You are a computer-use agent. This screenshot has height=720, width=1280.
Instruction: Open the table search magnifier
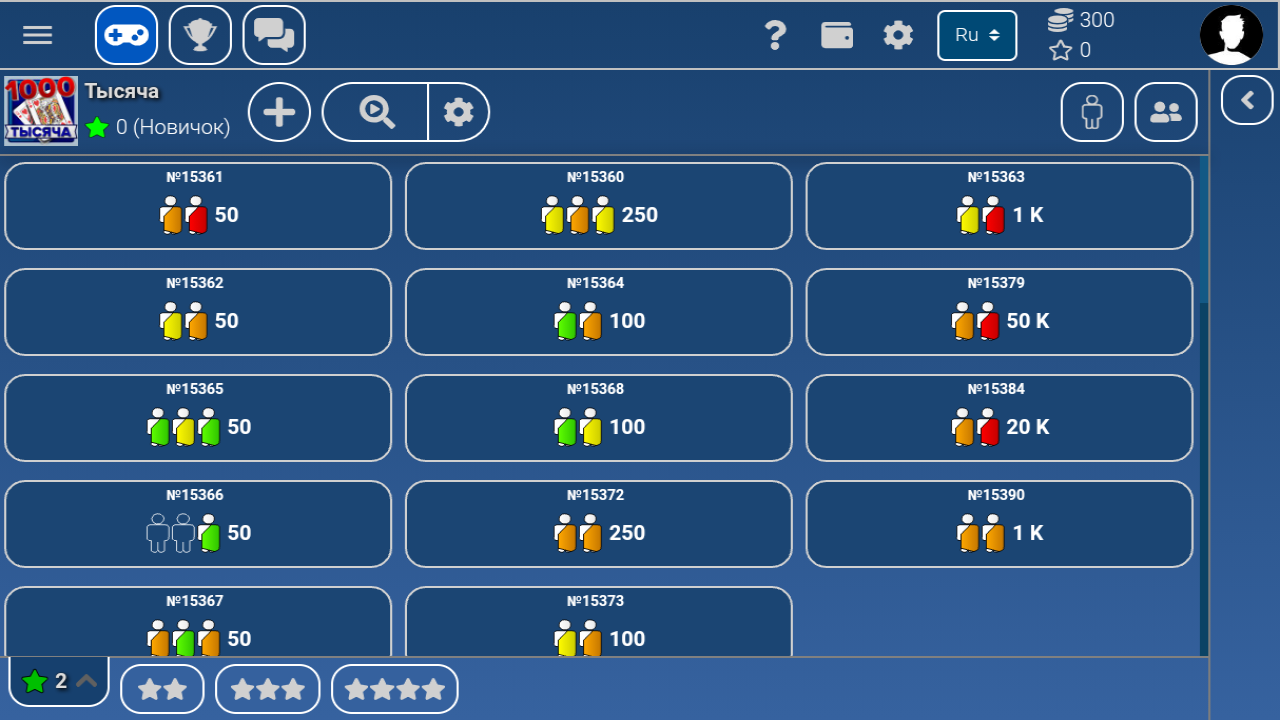pos(374,112)
